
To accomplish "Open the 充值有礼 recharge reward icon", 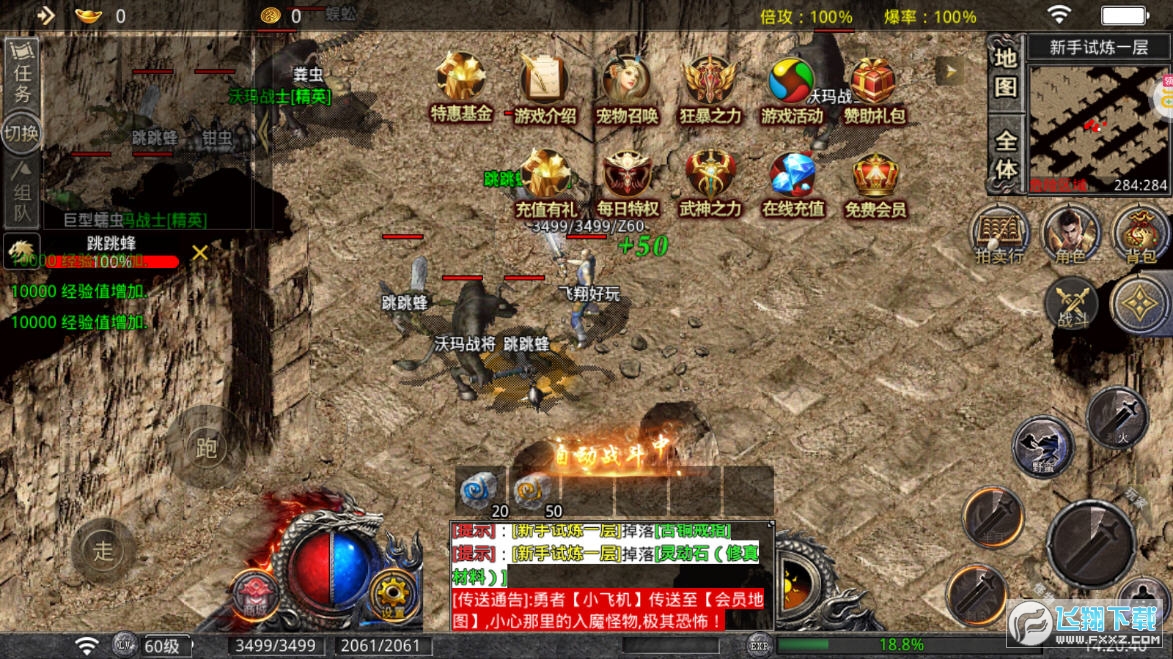I will click(x=546, y=177).
